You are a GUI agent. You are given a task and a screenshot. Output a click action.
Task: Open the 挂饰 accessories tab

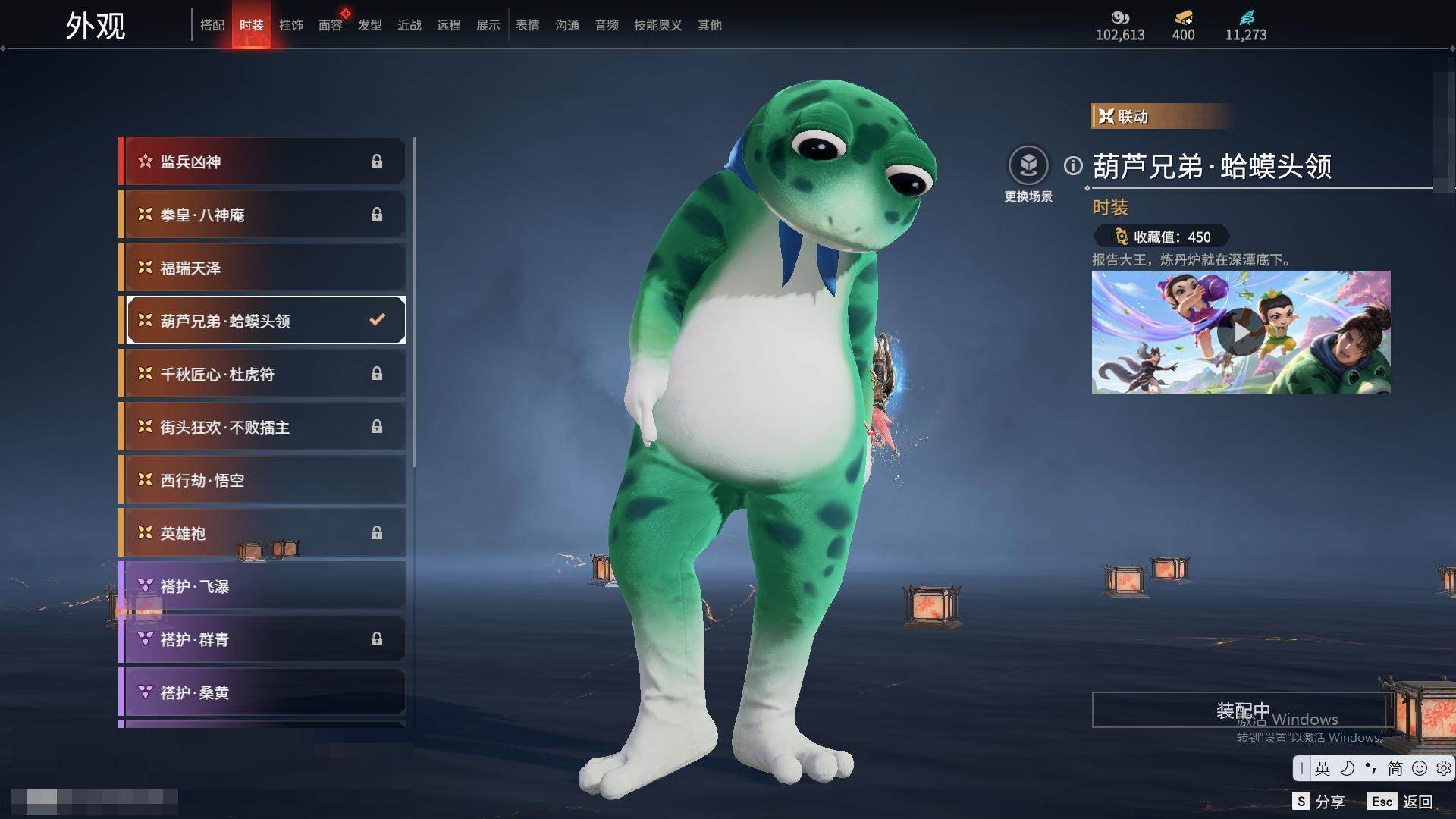tap(291, 26)
